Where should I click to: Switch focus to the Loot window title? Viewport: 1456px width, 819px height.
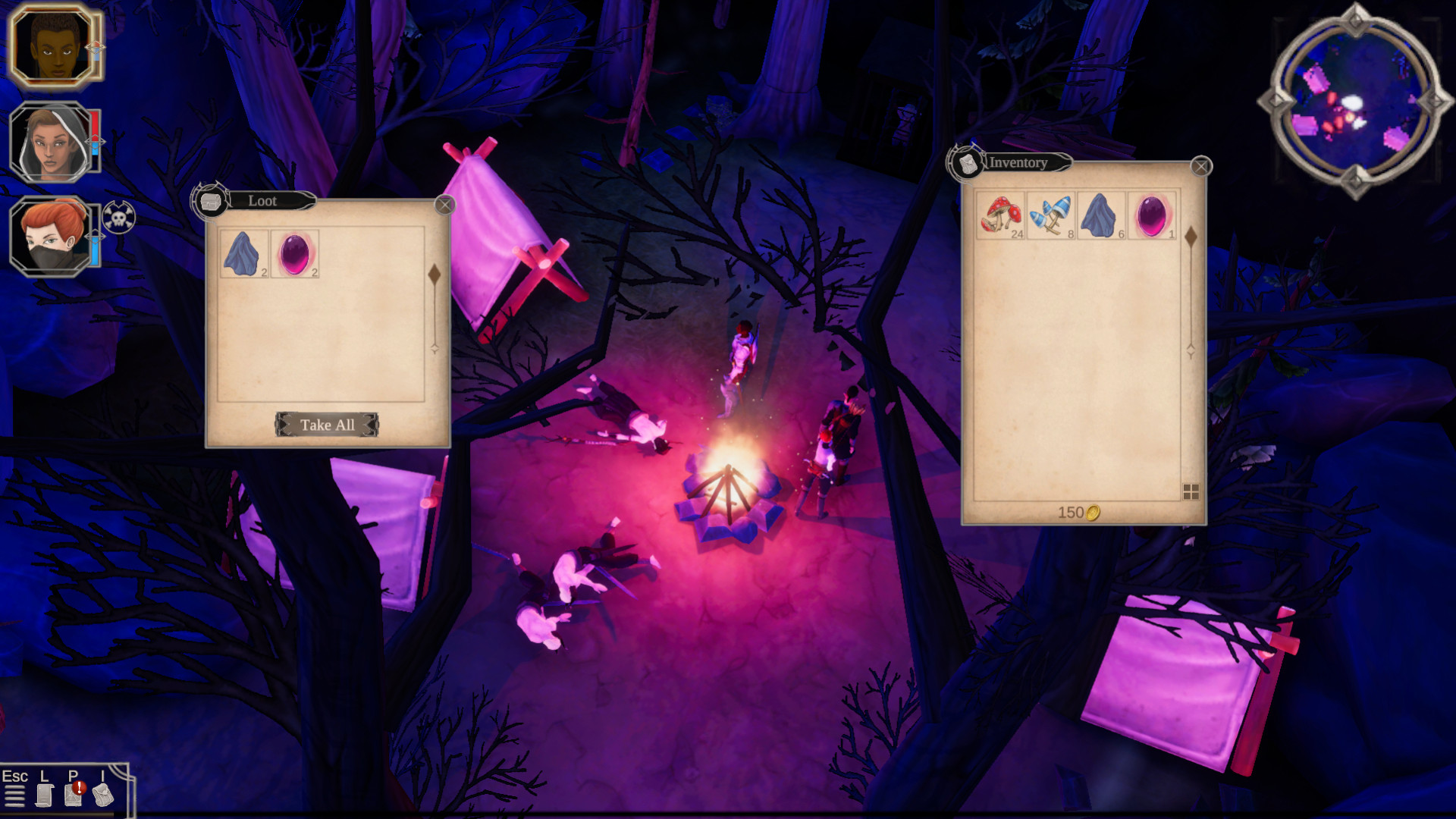[x=262, y=201]
